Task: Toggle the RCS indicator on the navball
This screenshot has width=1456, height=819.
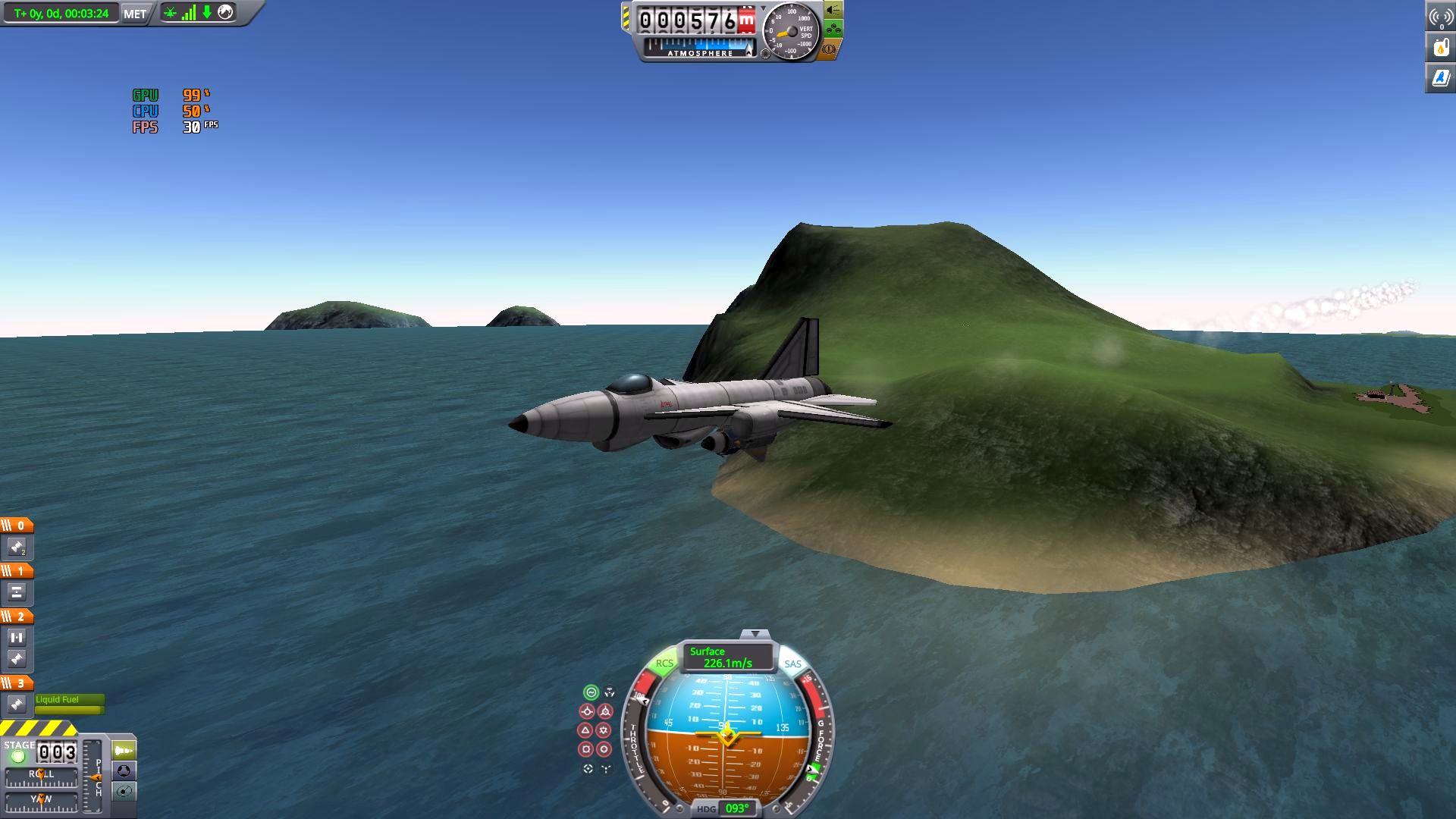Action: 664,663
